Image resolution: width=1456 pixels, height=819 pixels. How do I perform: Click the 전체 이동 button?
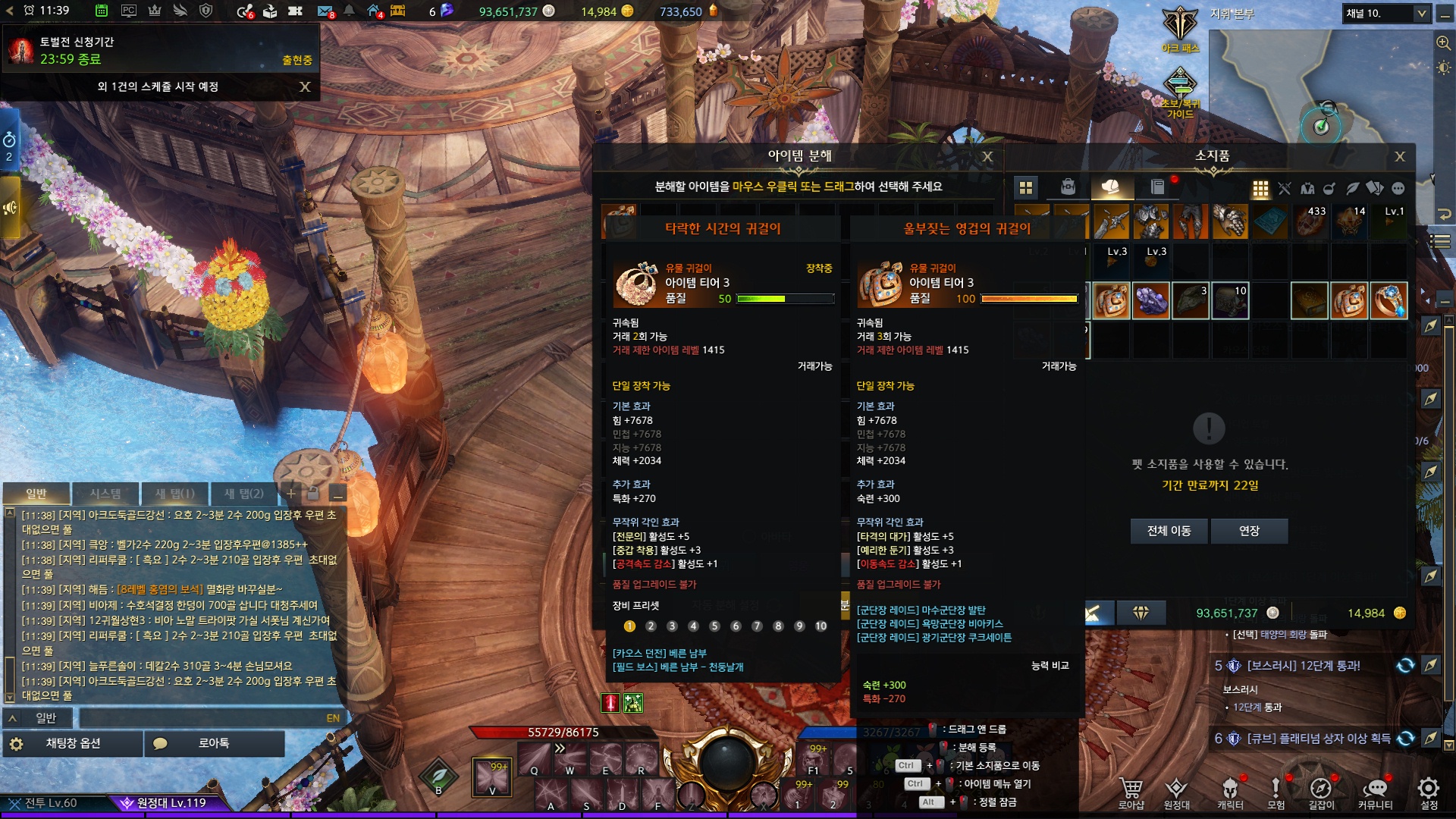tap(1169, 531)
